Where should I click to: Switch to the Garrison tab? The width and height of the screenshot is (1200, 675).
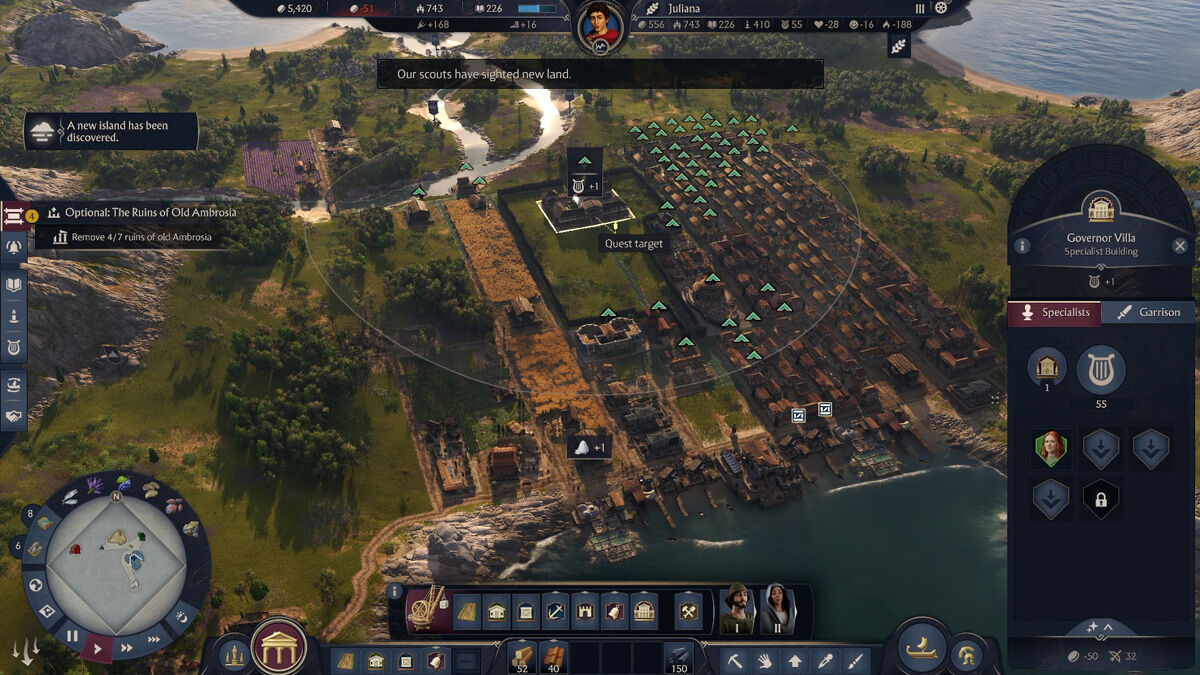1148,312
